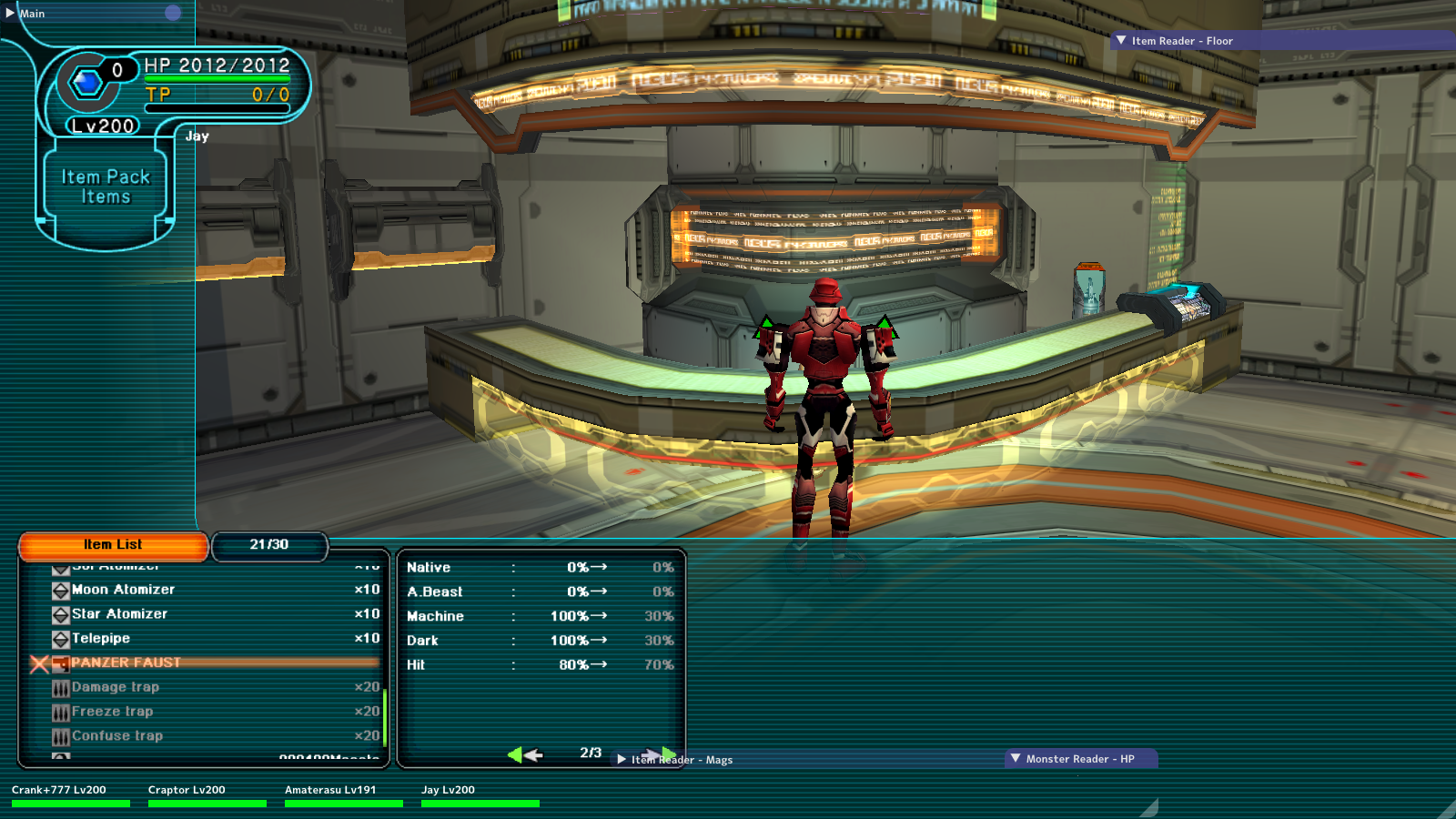1456x819 pixels.
Task: Collapse the Monster Reader - HP panel
Action: pyautogui.click(x=1016, y=758)
